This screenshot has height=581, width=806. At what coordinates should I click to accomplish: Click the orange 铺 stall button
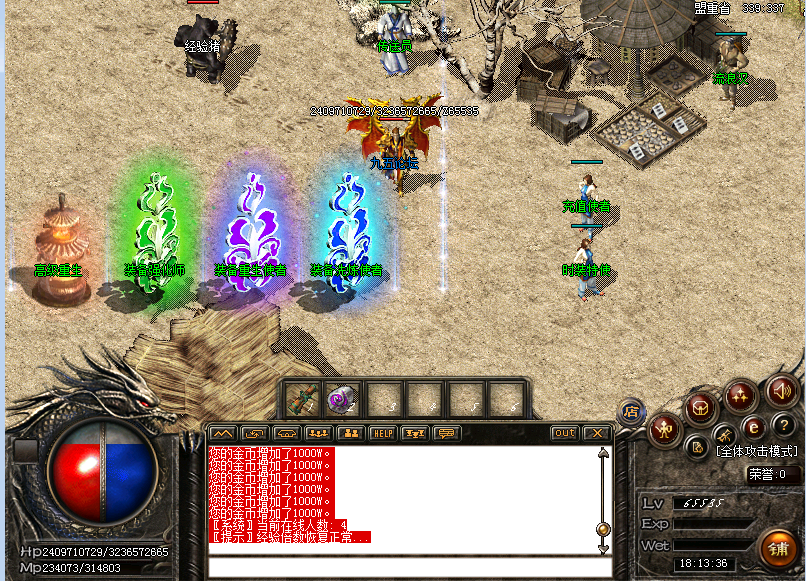777,548
